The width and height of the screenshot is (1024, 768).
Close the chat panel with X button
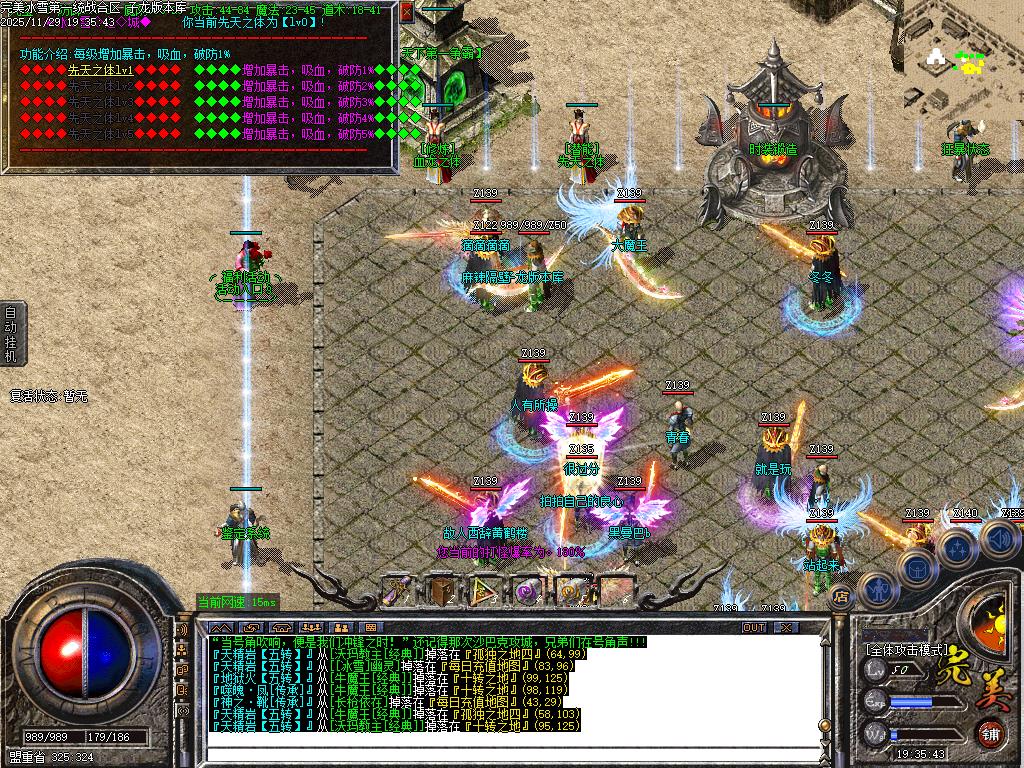tap(786, 628)
